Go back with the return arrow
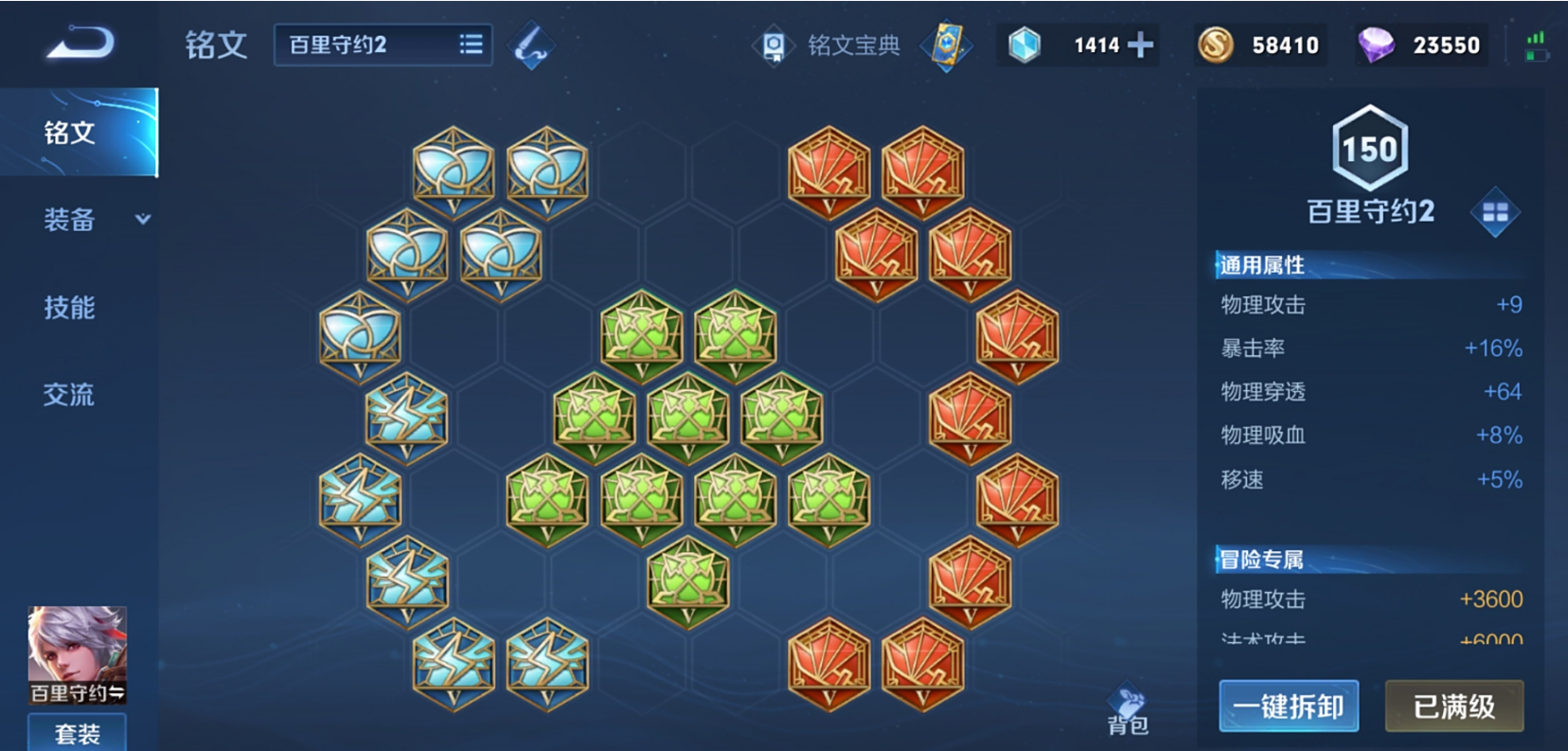The height and width of the screenshot is (751, 1568). click(80, 44)
